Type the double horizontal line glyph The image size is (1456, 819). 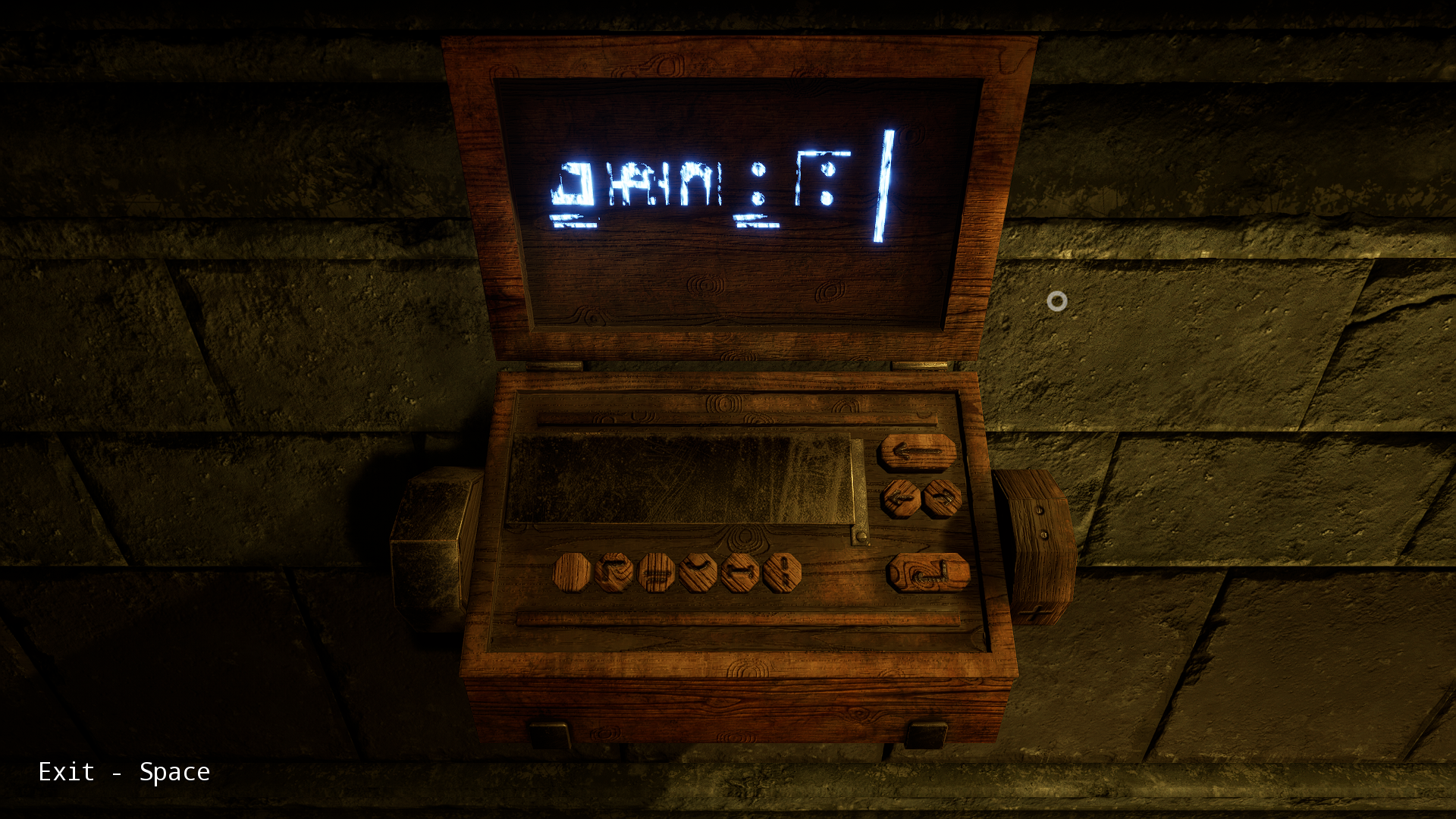pos(657,572)
